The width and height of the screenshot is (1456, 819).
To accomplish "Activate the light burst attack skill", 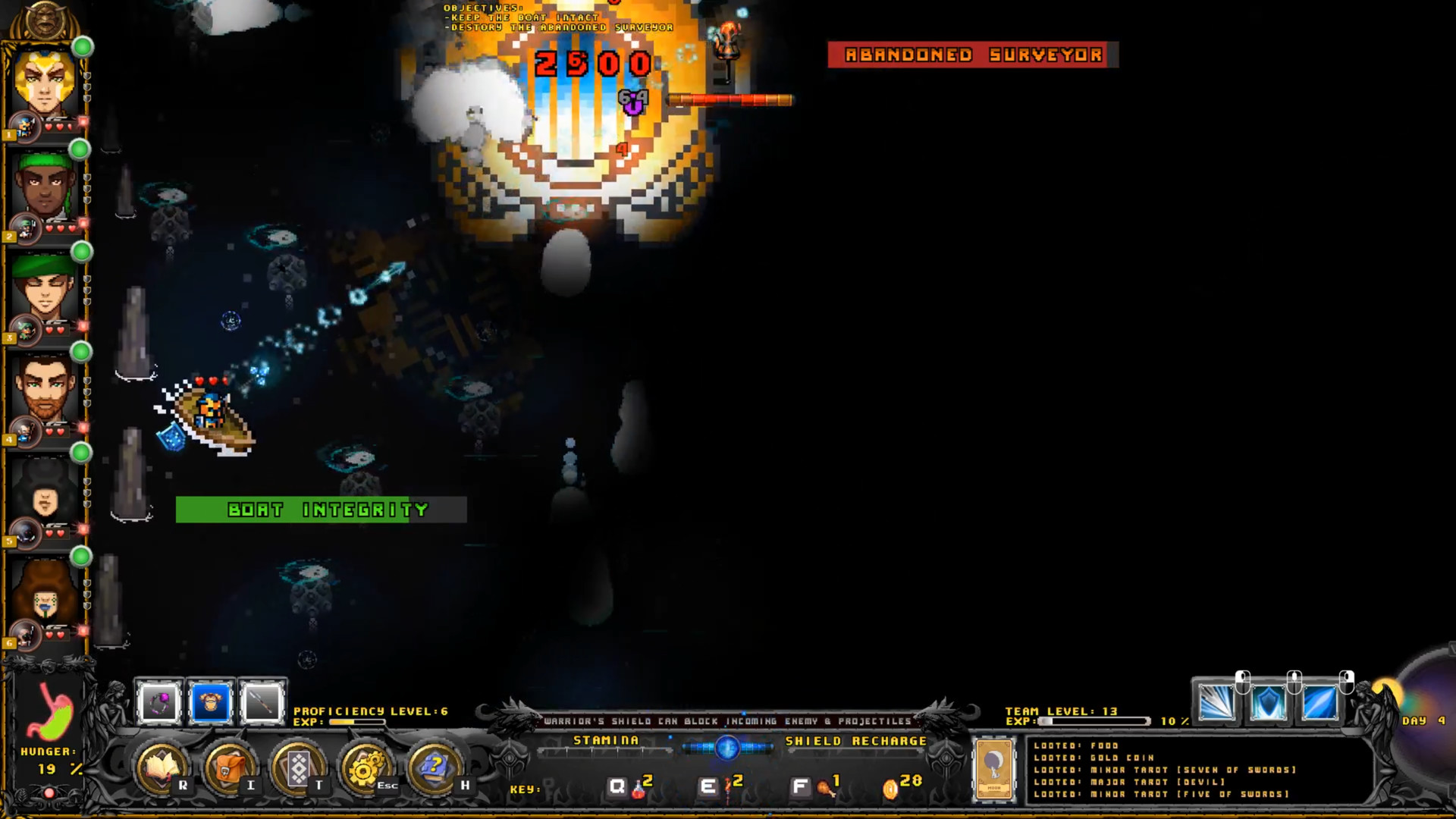I will (x=1217, y=703).
